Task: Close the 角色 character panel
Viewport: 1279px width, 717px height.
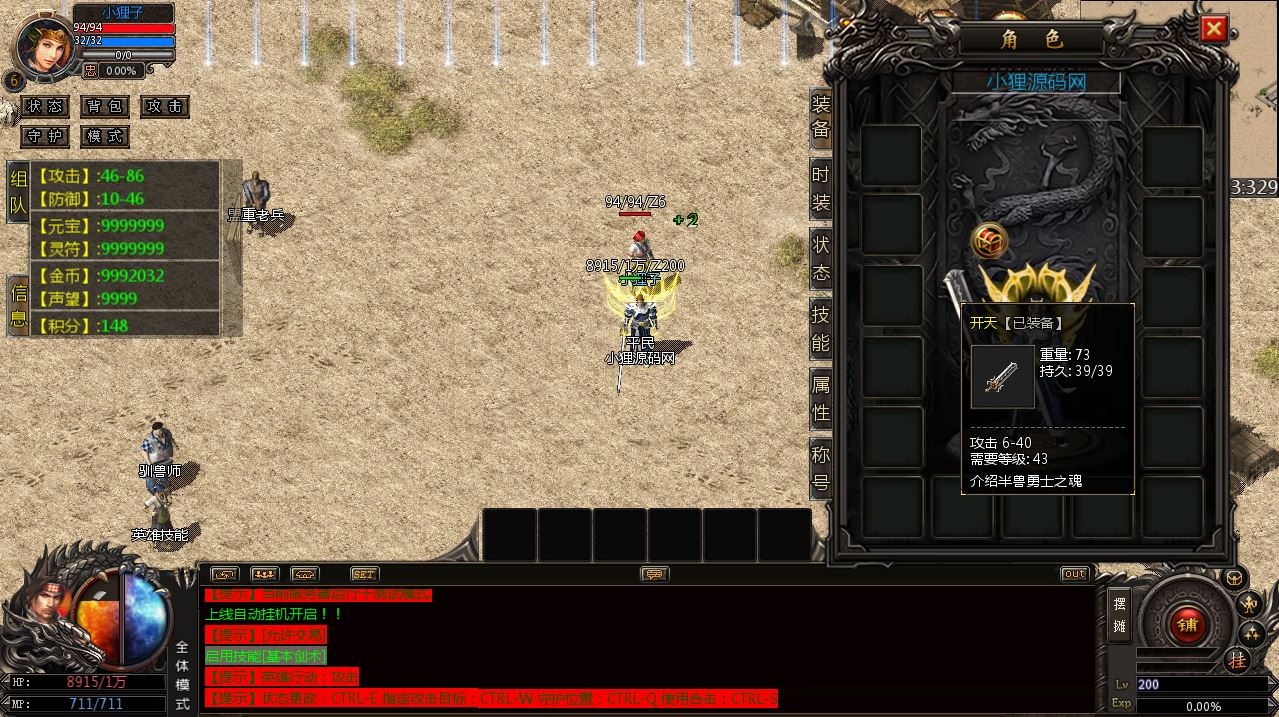Action: [1214, 29]
